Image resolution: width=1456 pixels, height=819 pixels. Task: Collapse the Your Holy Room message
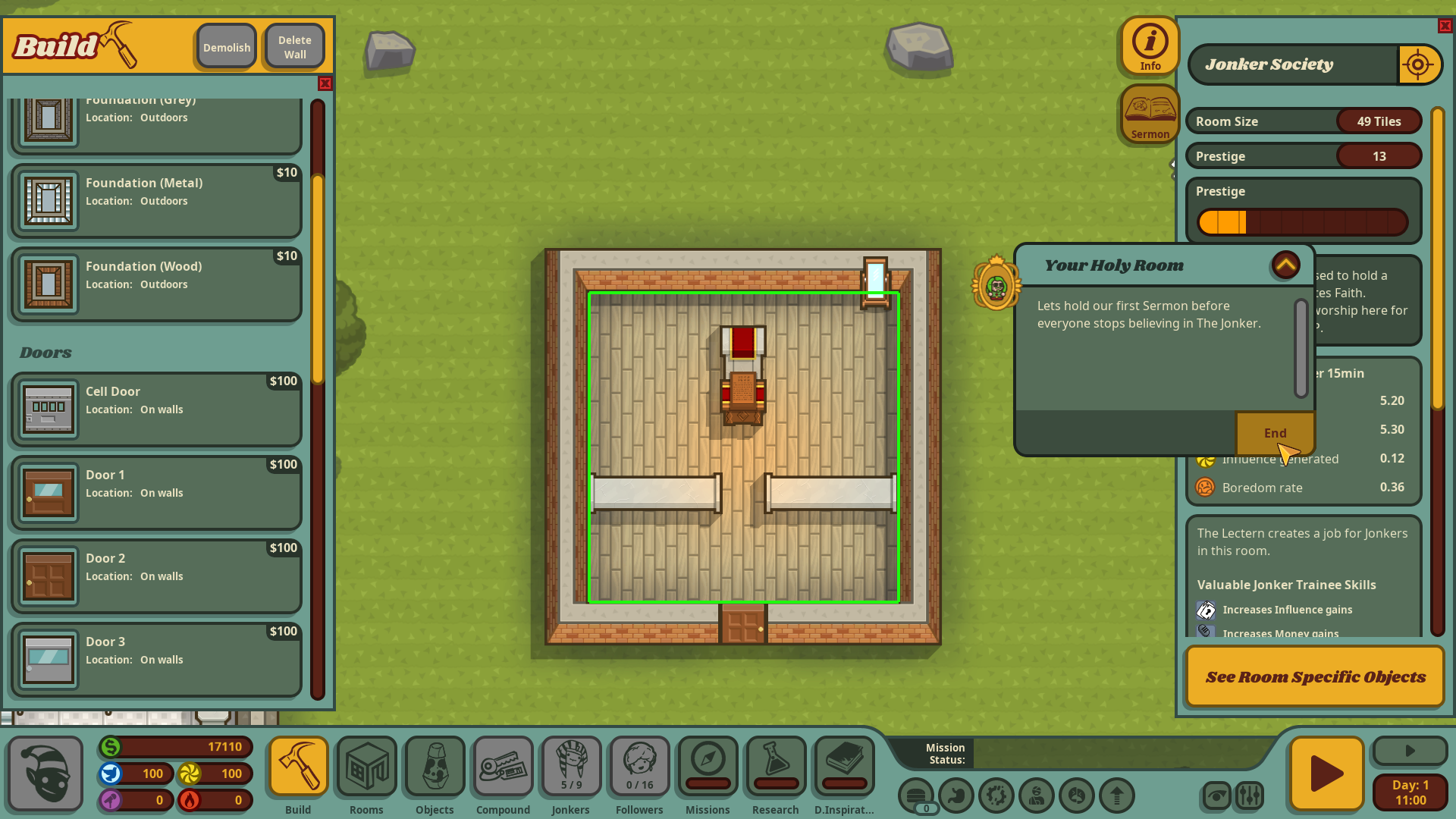click(x=1285, y=265)
